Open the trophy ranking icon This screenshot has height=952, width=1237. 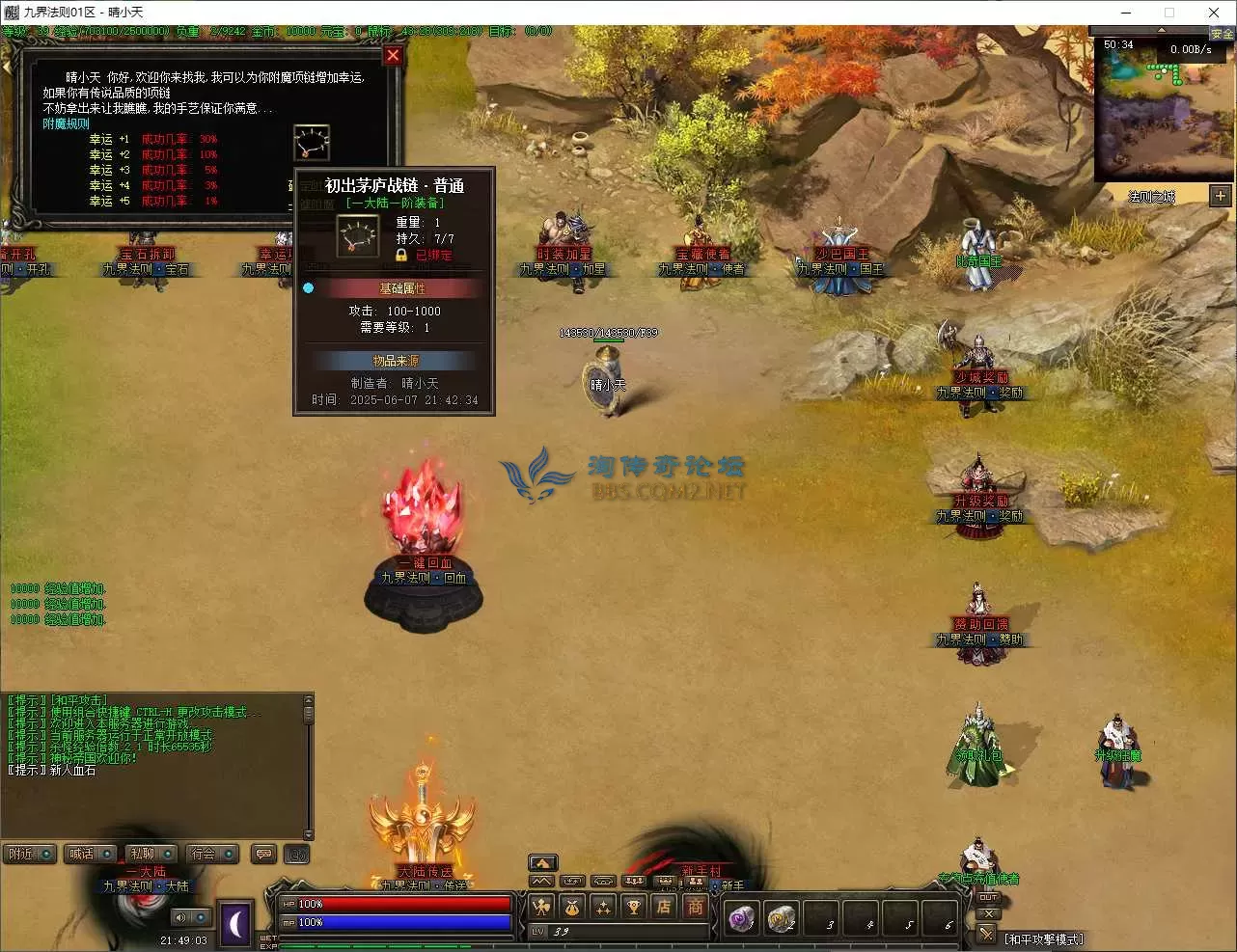(x=633, y=907)
